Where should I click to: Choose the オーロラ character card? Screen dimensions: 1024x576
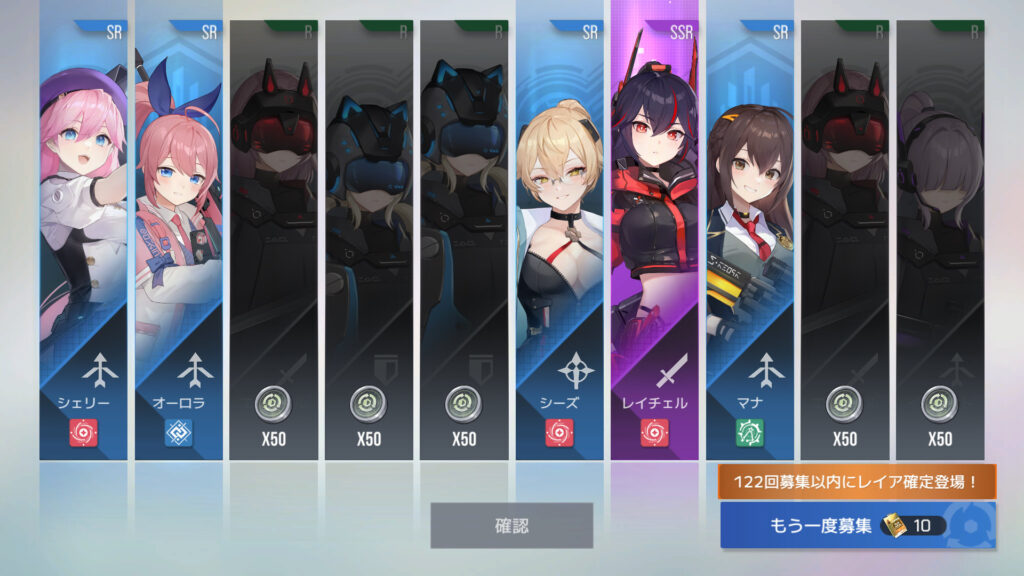coord(179,240)
